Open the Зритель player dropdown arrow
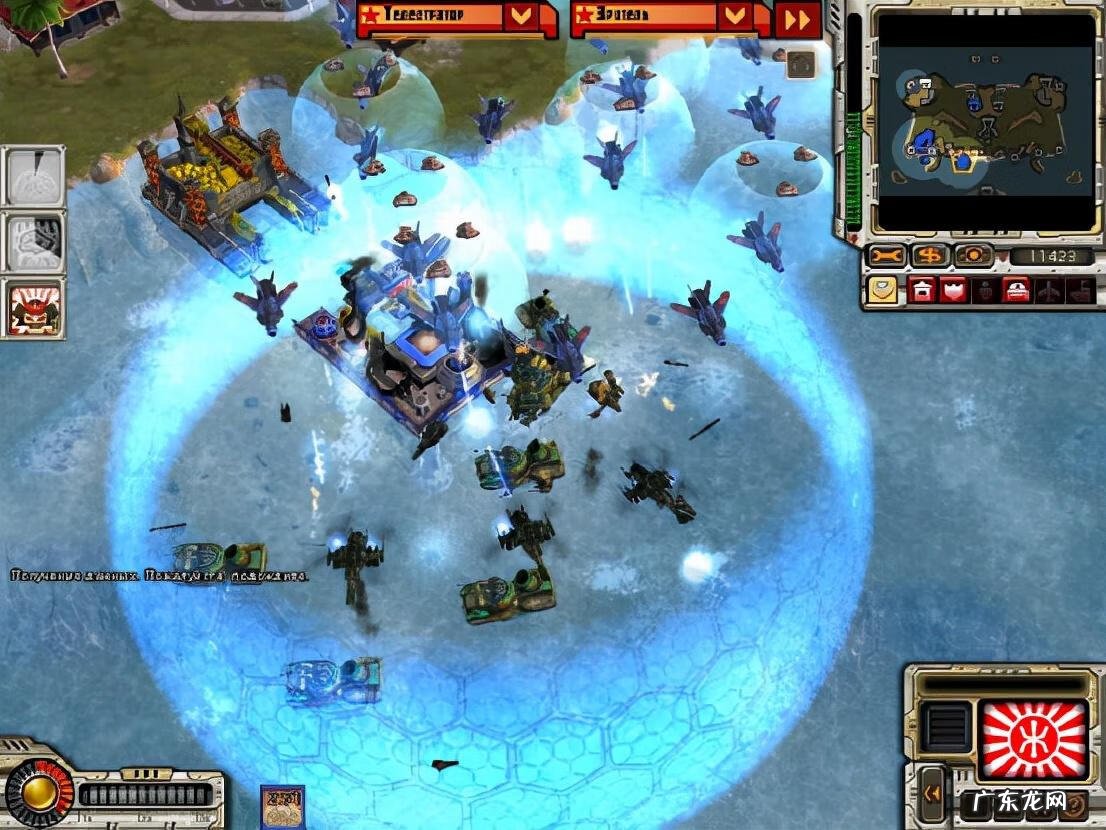Image resolution: width=1106 pixels, height=830 pixels. [x=735, y=16]
